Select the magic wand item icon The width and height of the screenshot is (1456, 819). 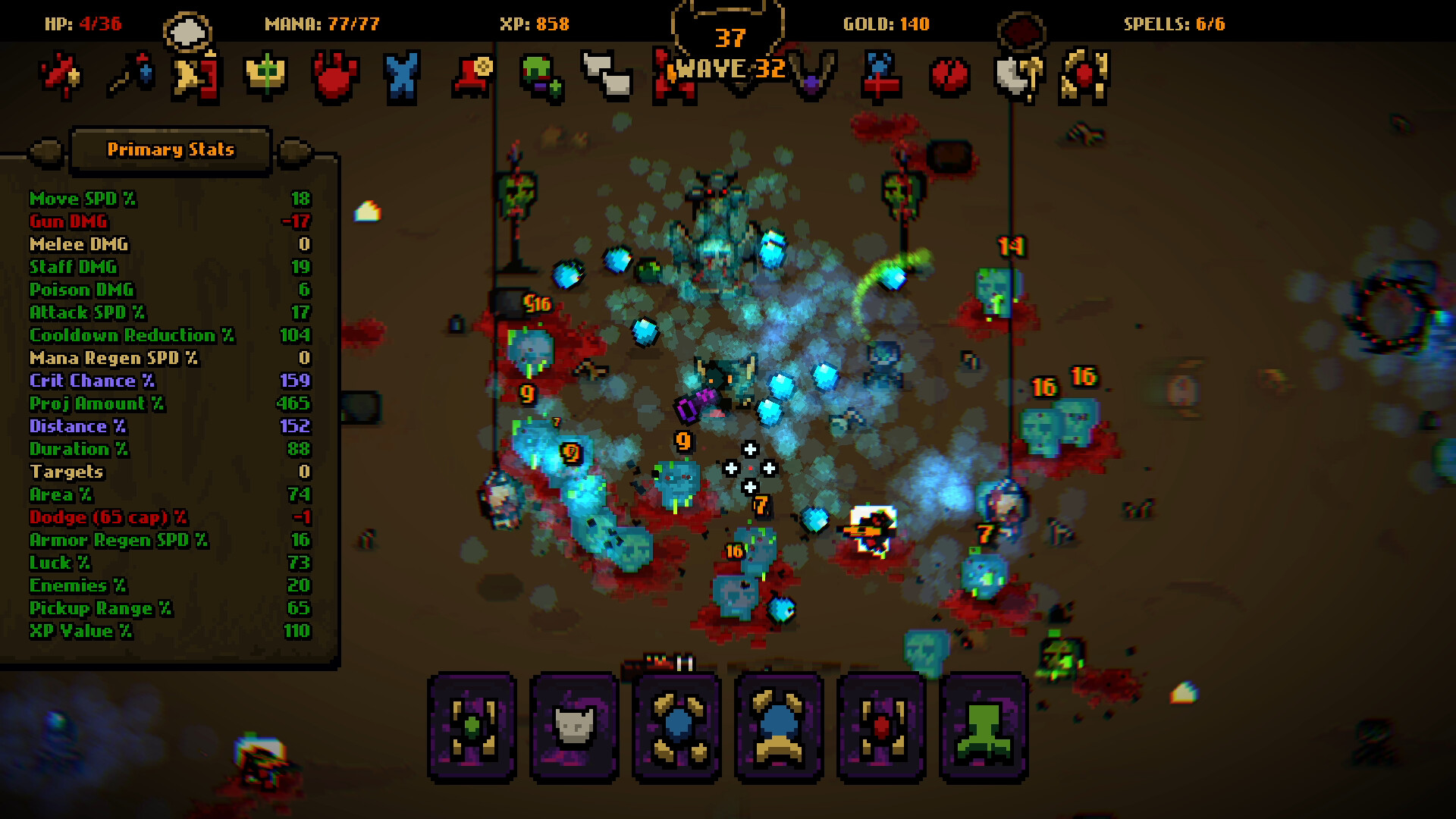(x=133, y=76)
